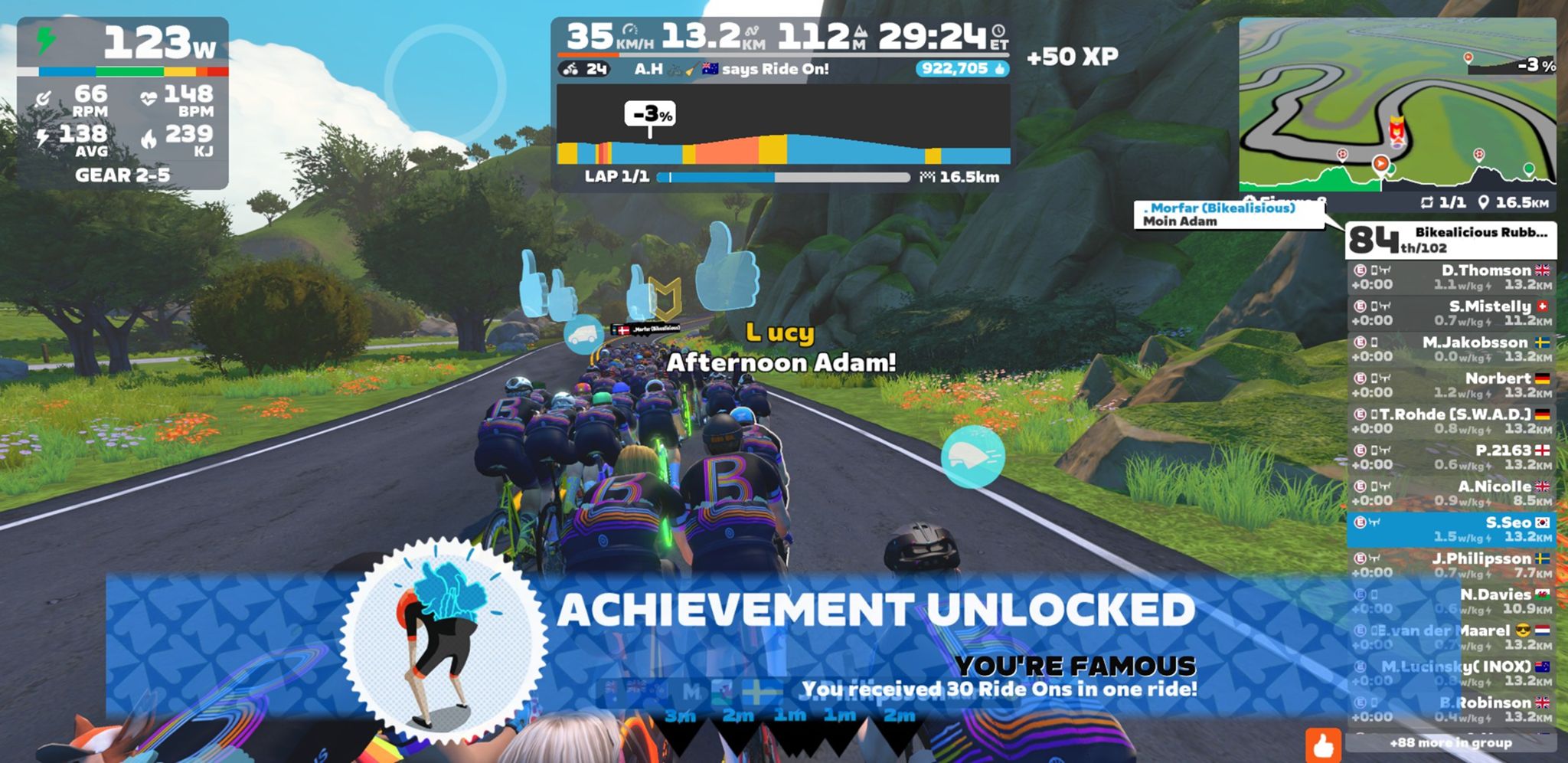Open Morfar's chat message bubble

tap(1228, 214)
